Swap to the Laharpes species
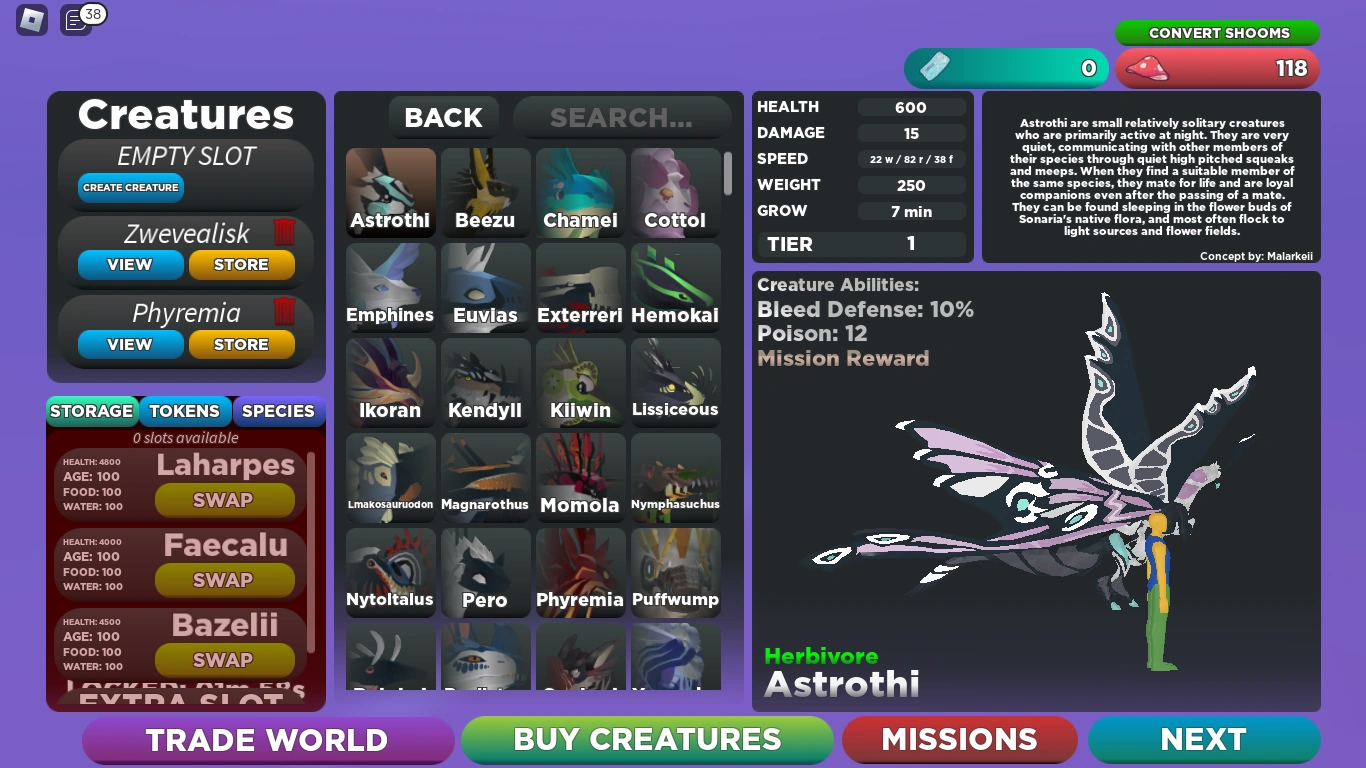Viewport: 1366px width, 768px height. (224, 500)
